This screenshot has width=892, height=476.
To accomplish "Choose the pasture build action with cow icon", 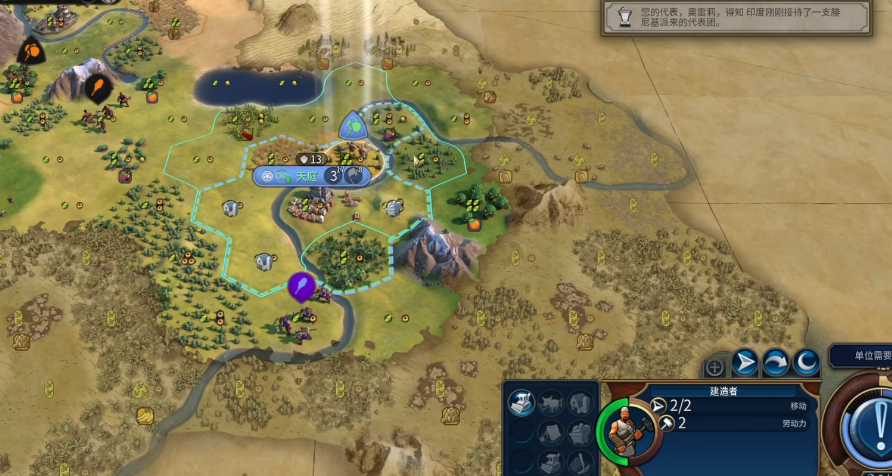I will [x=551, y=403].
